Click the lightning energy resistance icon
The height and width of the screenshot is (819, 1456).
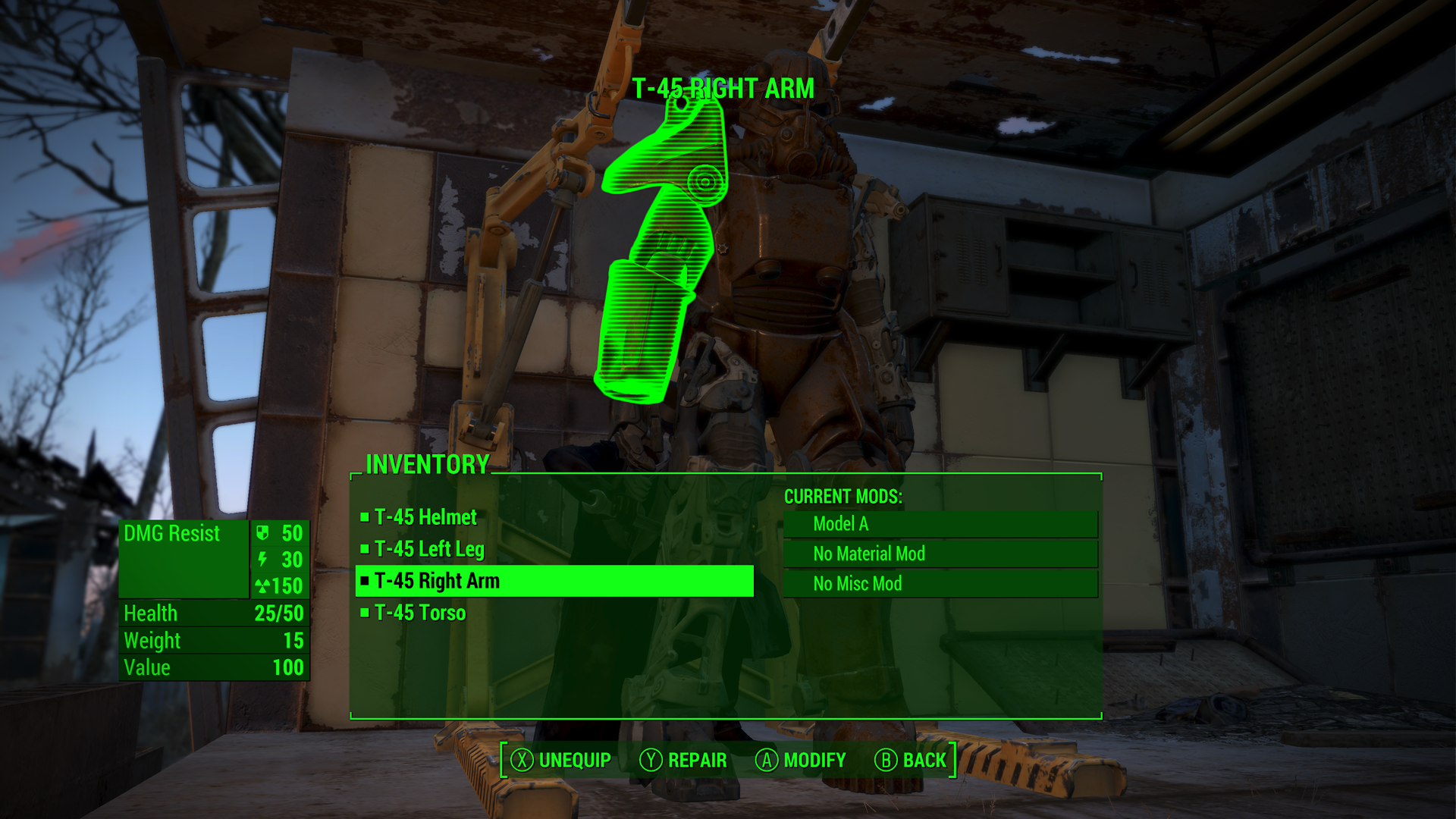262,560
